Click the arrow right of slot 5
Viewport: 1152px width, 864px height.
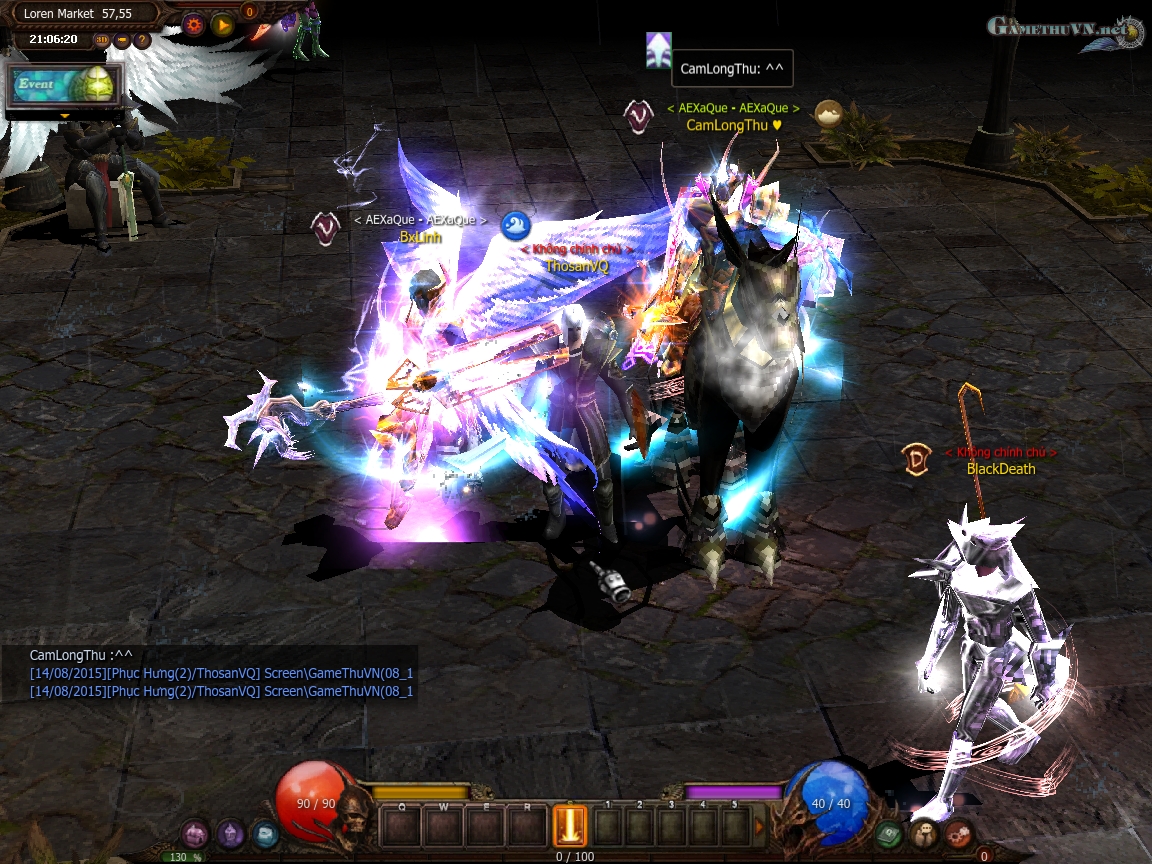[x=759, y=827]
